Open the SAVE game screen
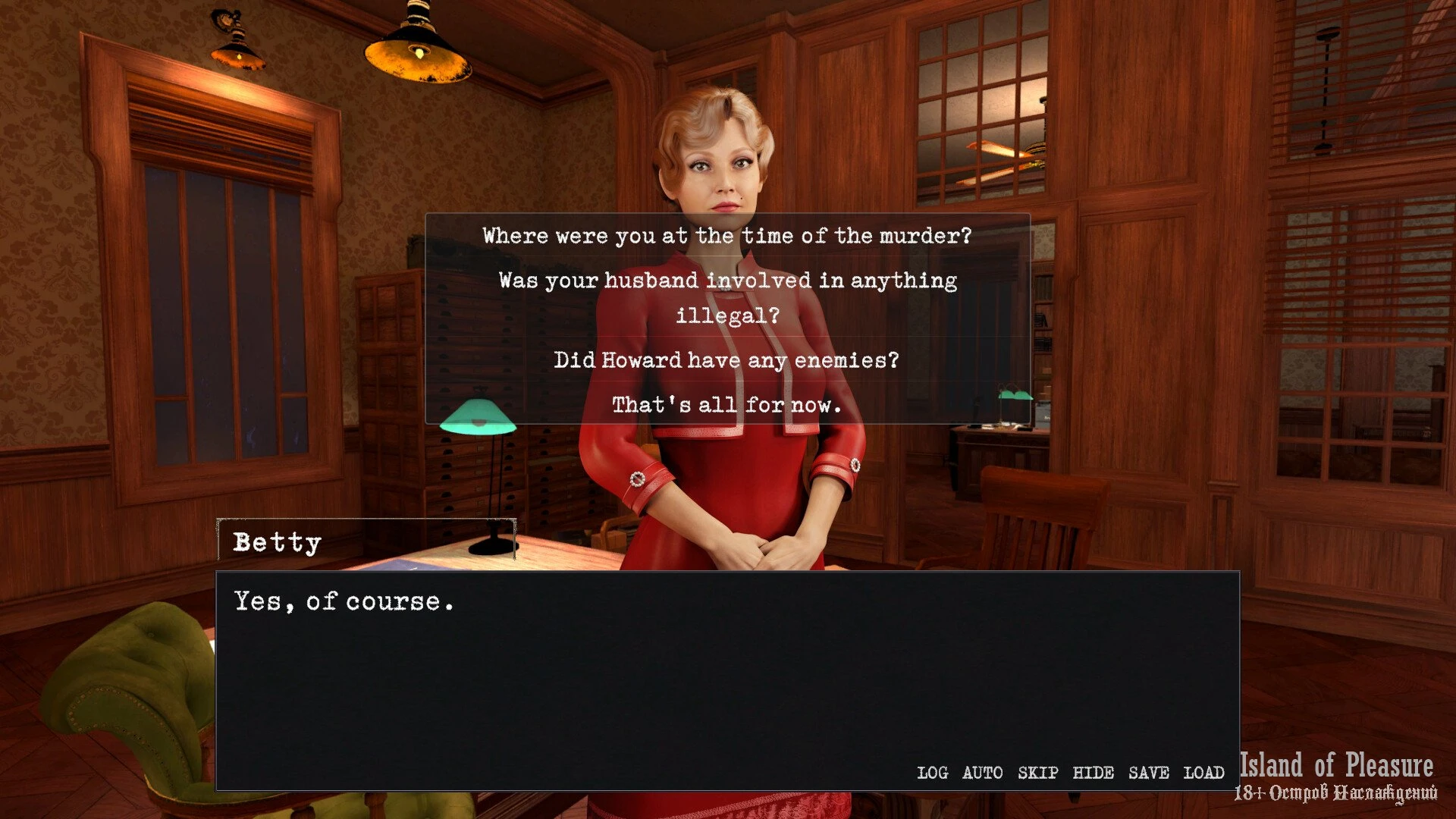Screen dimensions: 1456x819 tap(1148, 773)
